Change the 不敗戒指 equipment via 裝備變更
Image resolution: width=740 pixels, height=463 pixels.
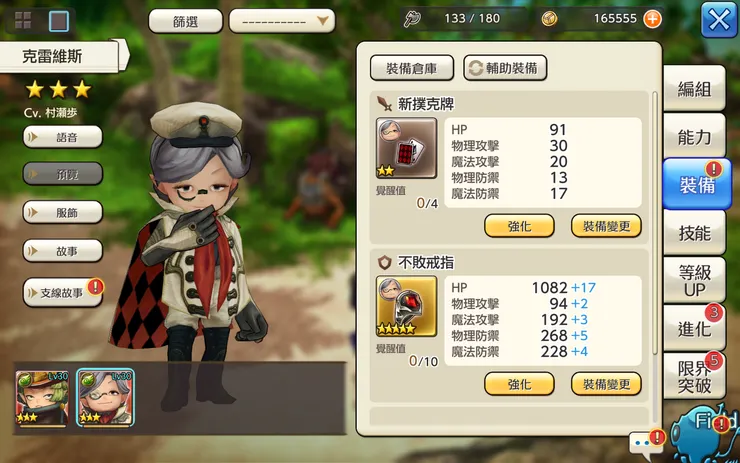click(x=606, y=384)
